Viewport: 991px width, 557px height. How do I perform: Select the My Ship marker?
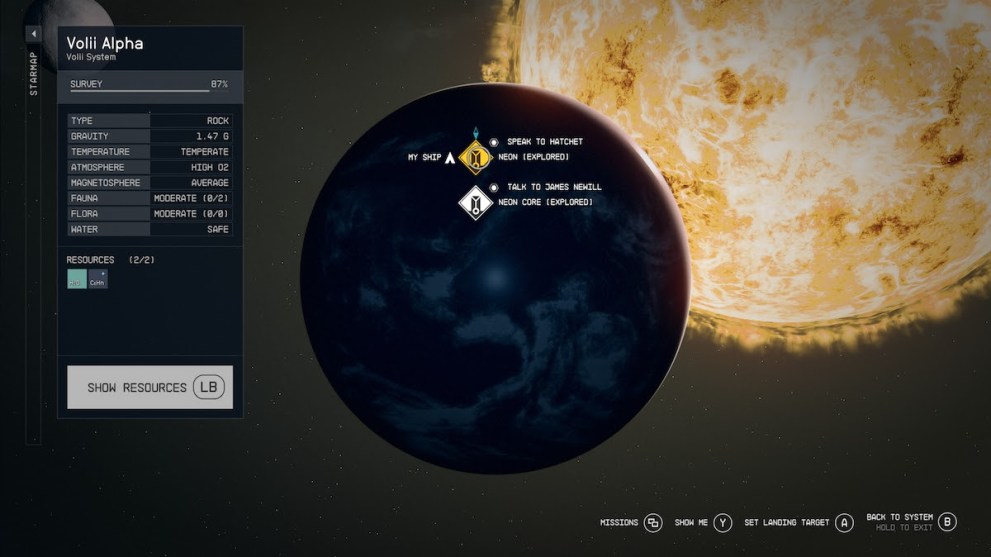click(x=449, y=157)
